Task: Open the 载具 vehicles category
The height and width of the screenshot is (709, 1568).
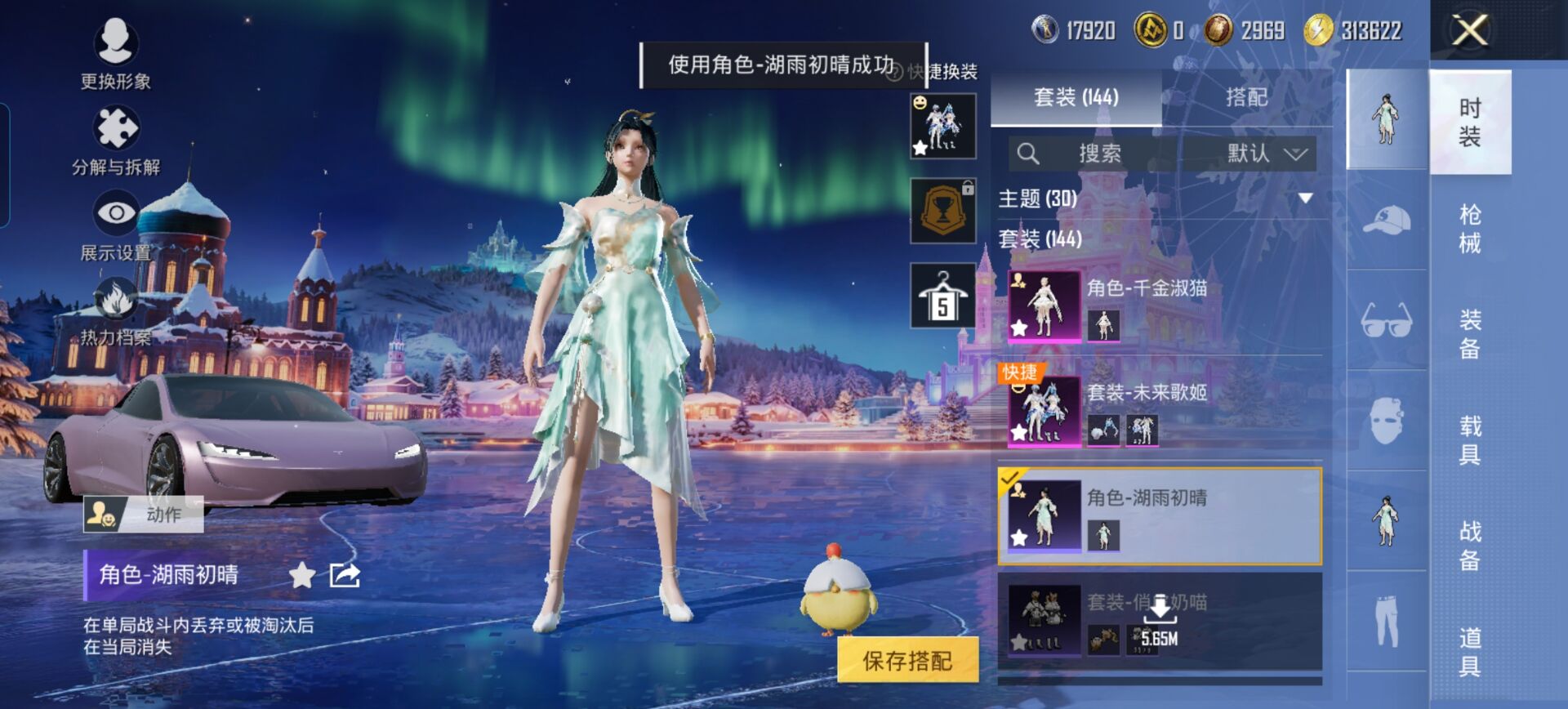Action: [x=1469, y=439]
